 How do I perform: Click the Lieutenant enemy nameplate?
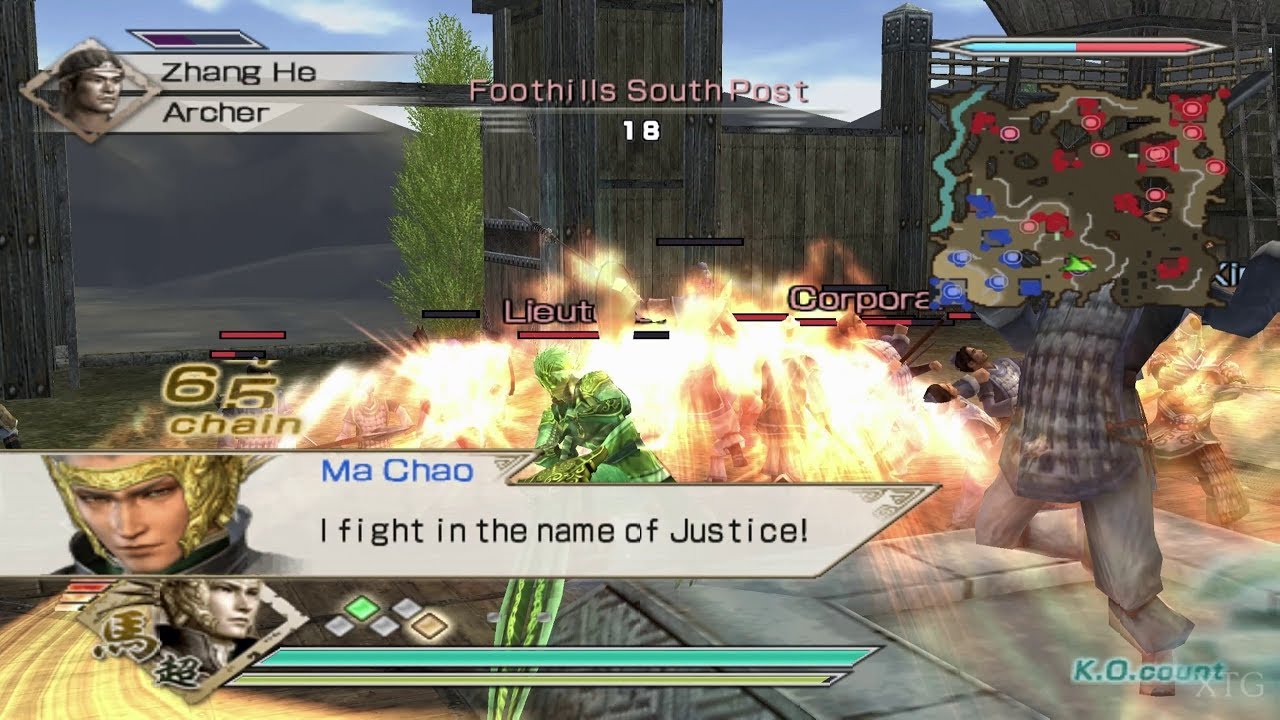click(x=547, y=310)
